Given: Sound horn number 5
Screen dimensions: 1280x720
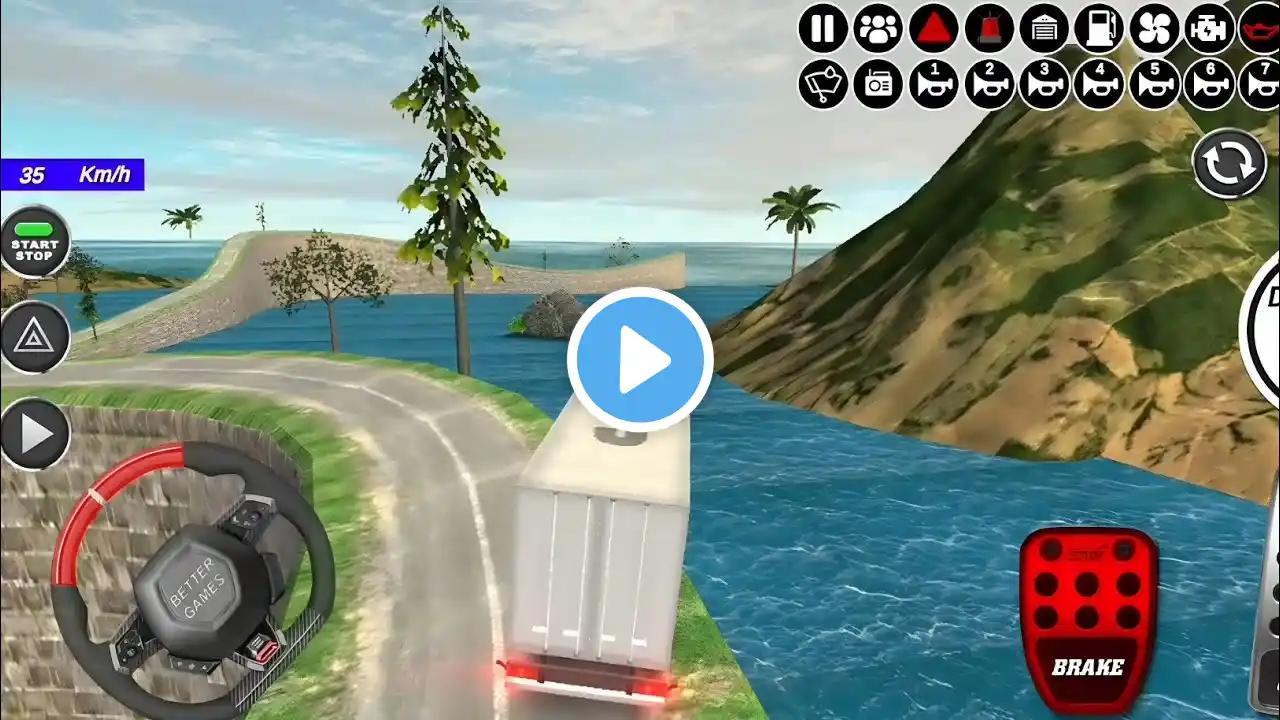Looking at the screenshot, I should click(1154, 84).
